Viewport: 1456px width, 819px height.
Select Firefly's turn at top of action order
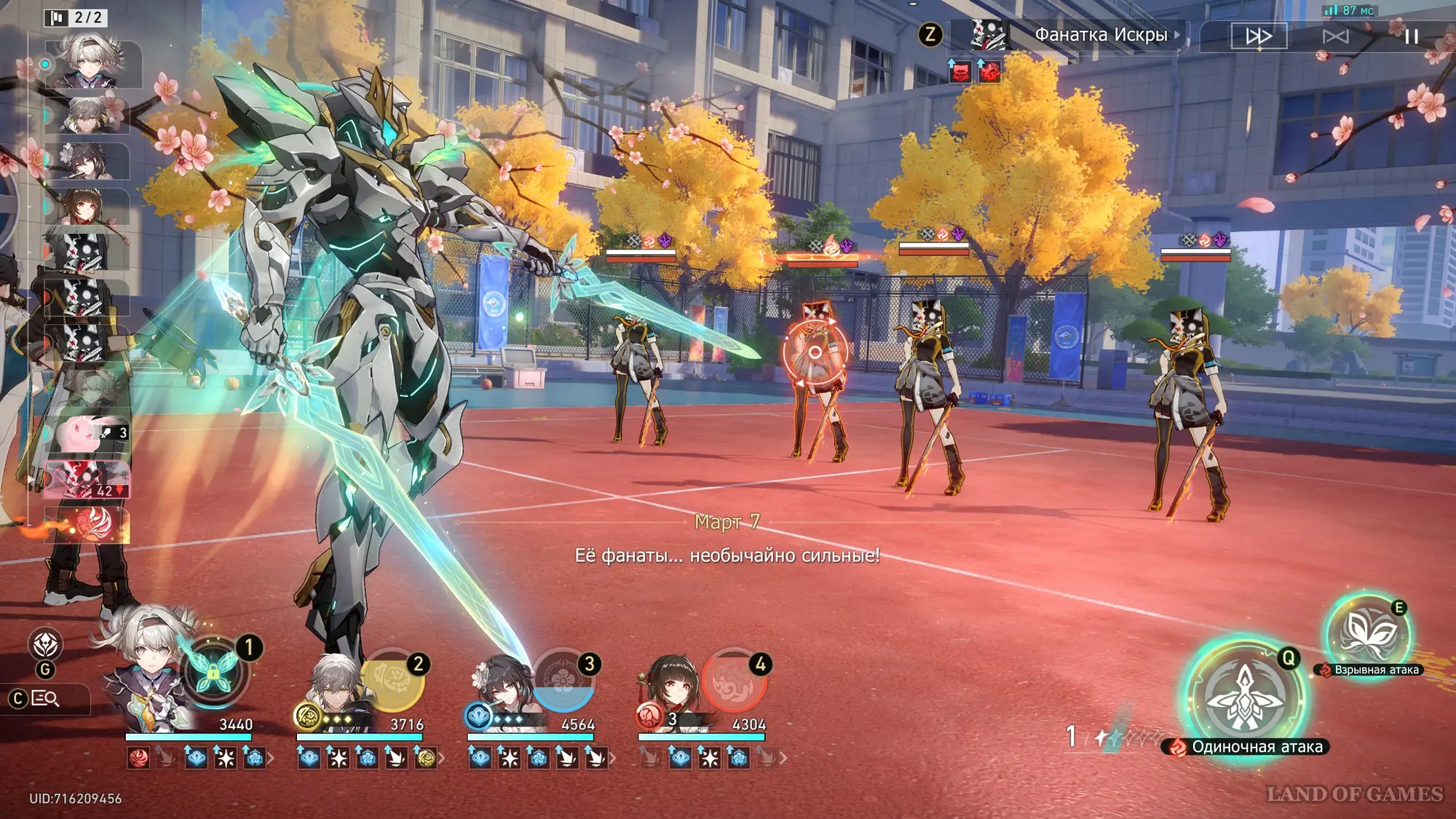tap(92, 64)
